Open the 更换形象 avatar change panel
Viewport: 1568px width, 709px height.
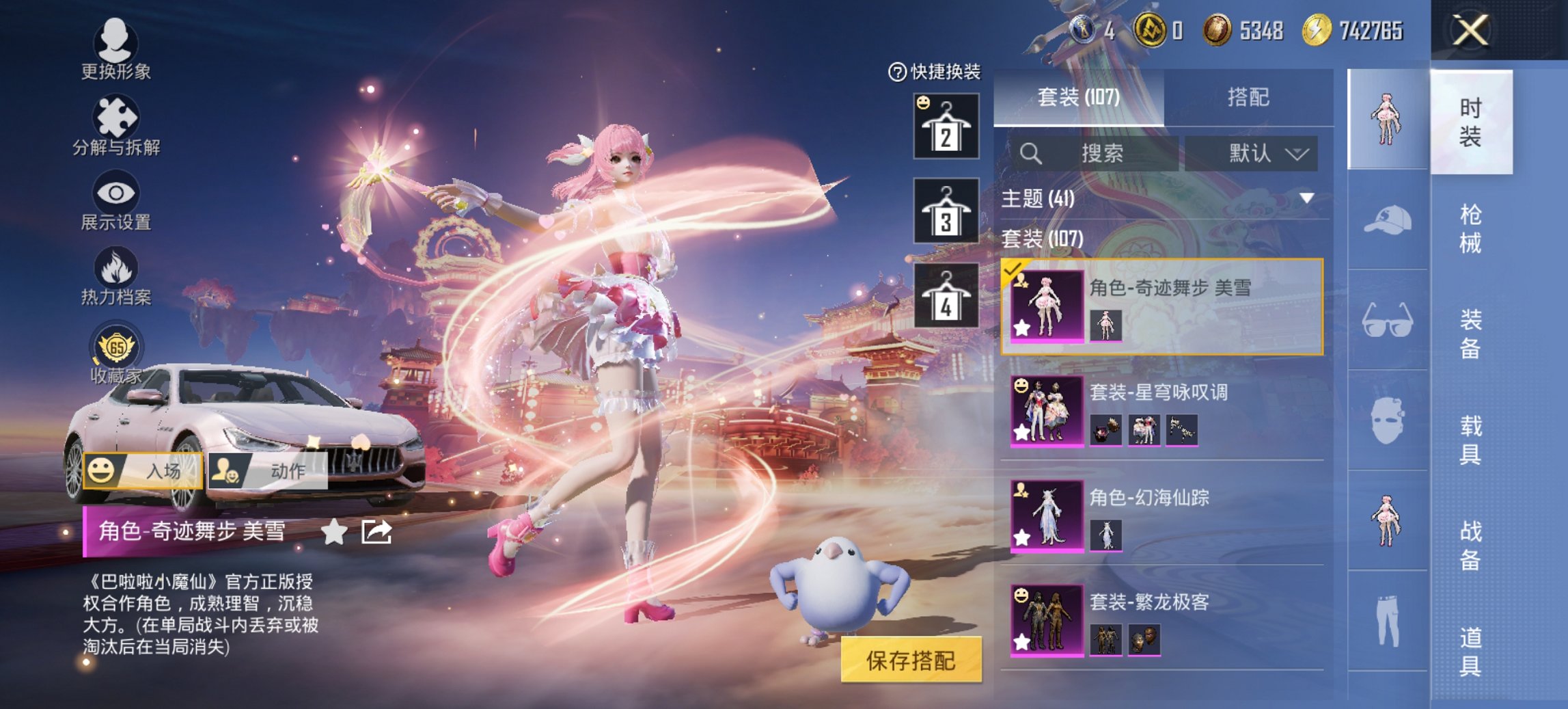tap(116, 51)
